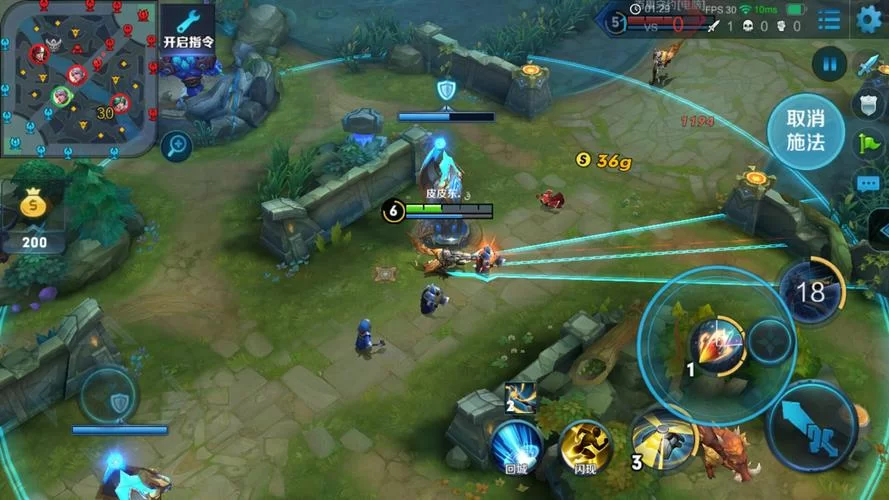
Task: Open the minimap
Action: (x=76, y=78)
